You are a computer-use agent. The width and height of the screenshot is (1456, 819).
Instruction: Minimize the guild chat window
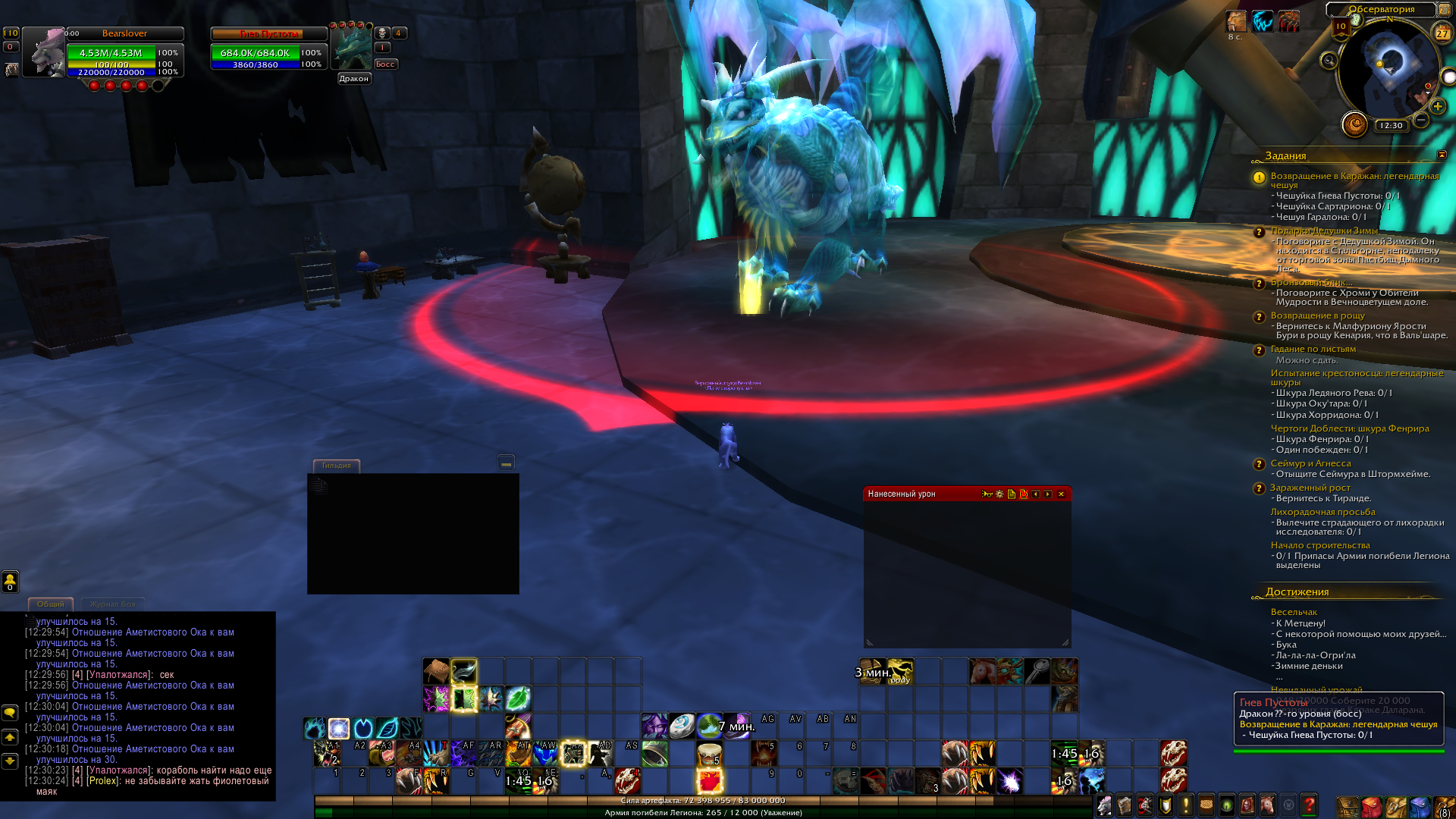point(506,463)
